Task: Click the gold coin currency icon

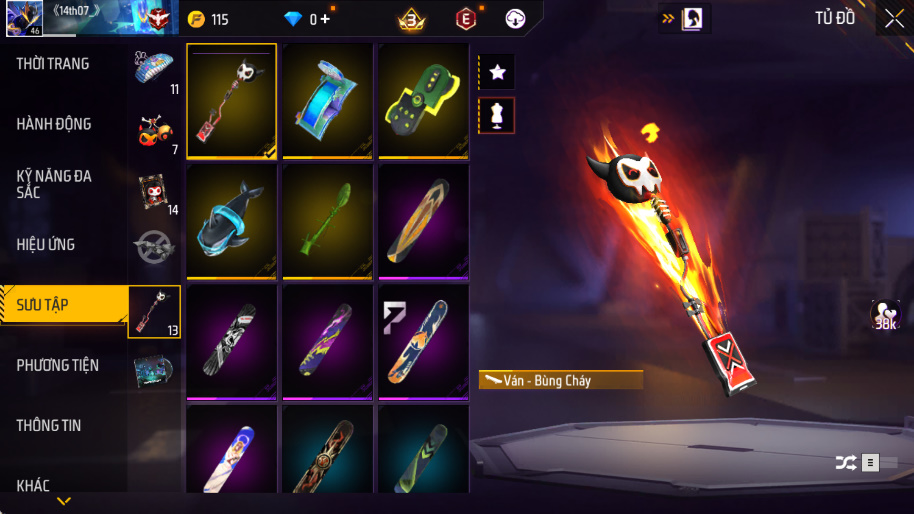Action: [196, 19]
